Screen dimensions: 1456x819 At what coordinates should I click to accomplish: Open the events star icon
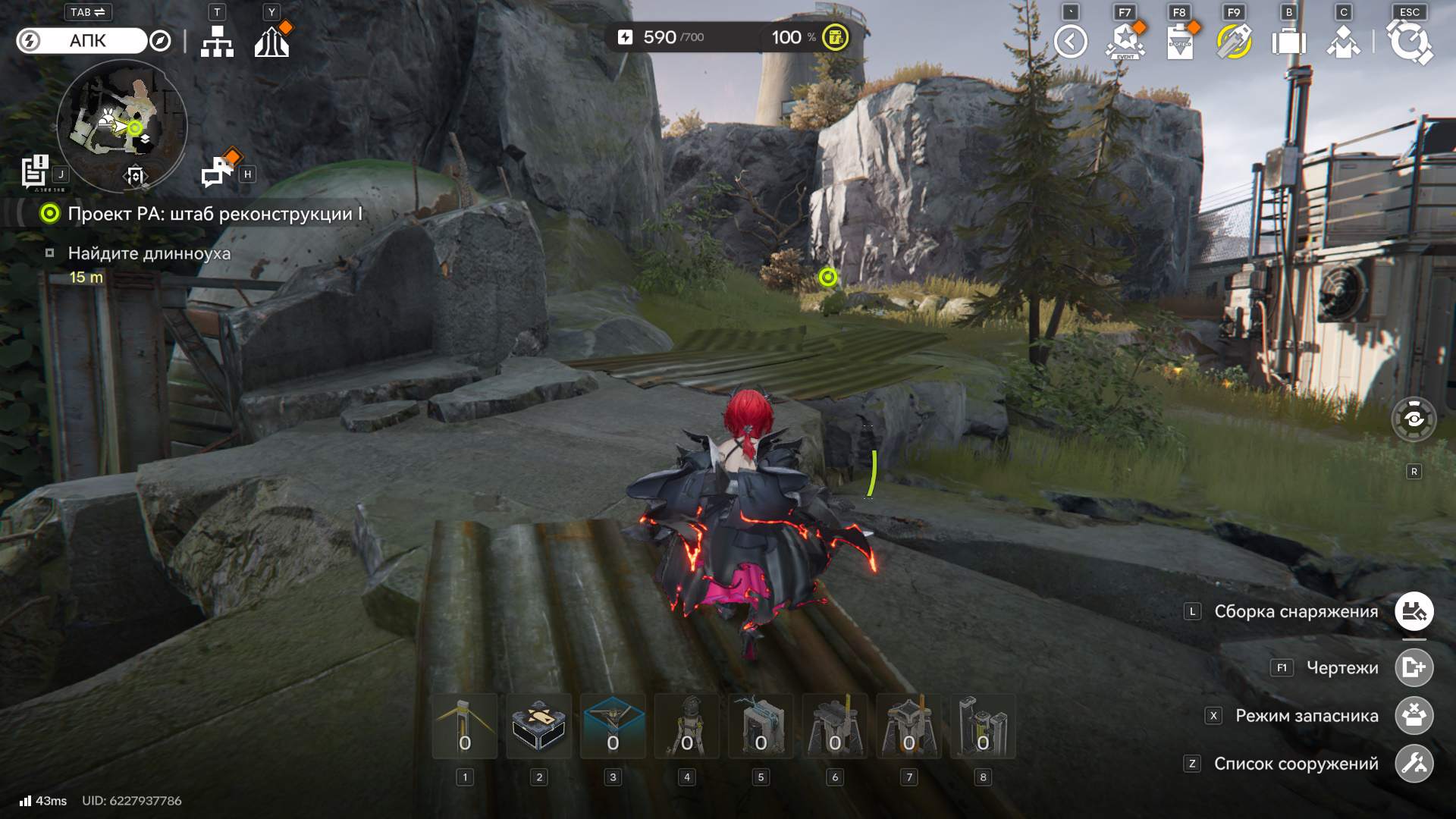[1125, 42]
